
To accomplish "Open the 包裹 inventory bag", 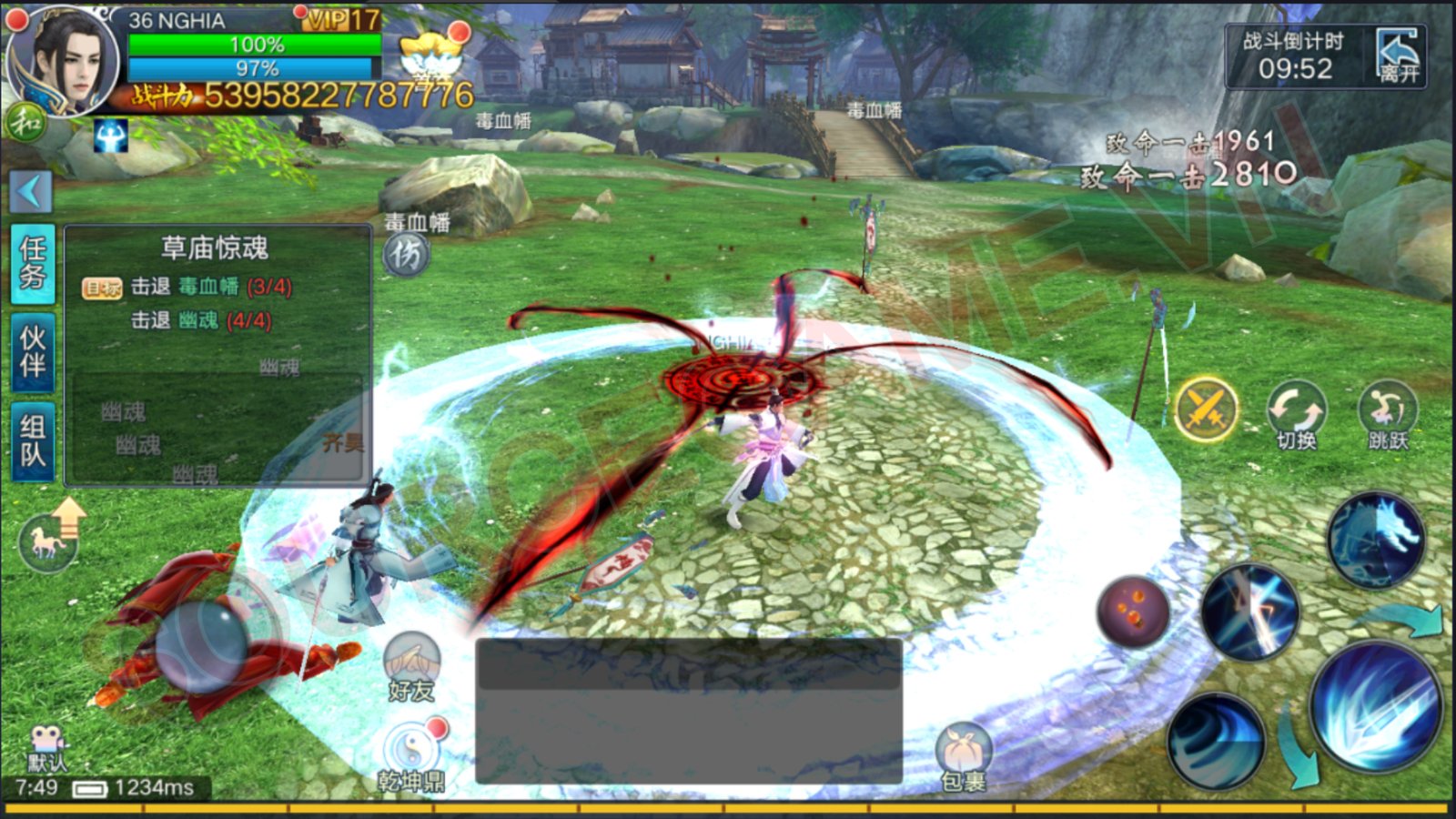I will click(x=963, y=757).
